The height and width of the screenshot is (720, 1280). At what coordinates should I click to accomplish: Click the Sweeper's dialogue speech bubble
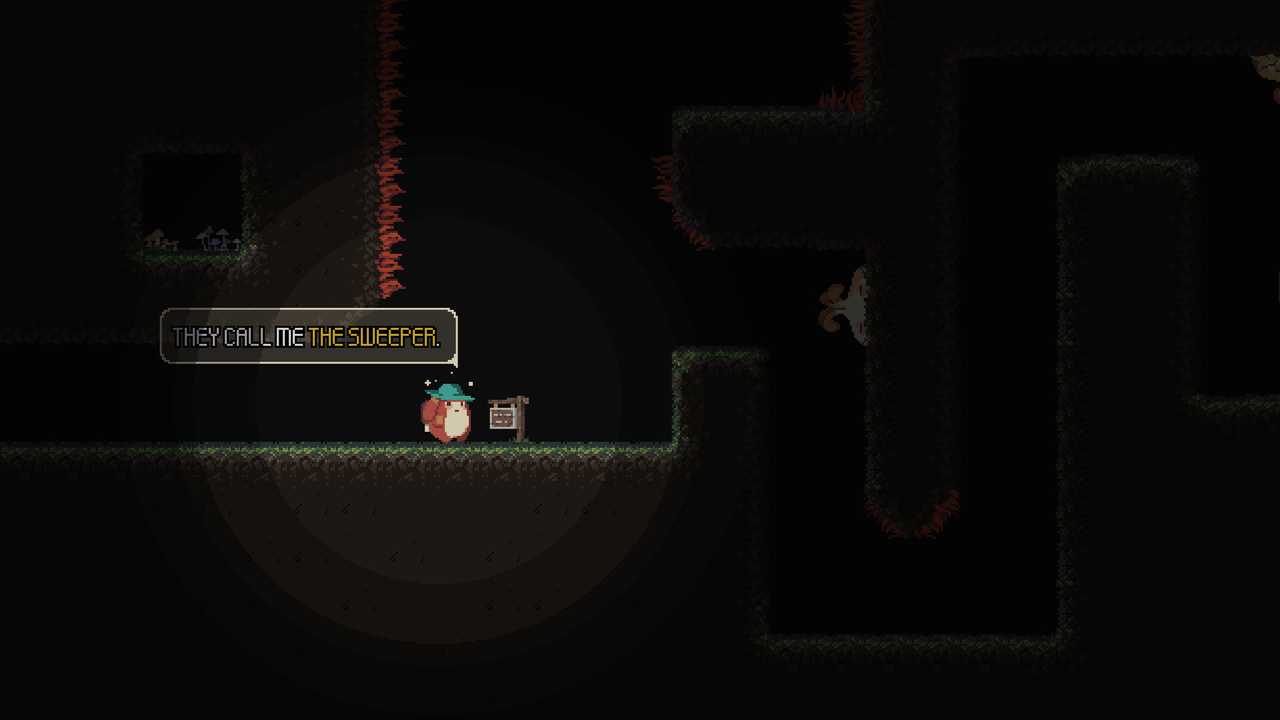[x=308, y=337]
